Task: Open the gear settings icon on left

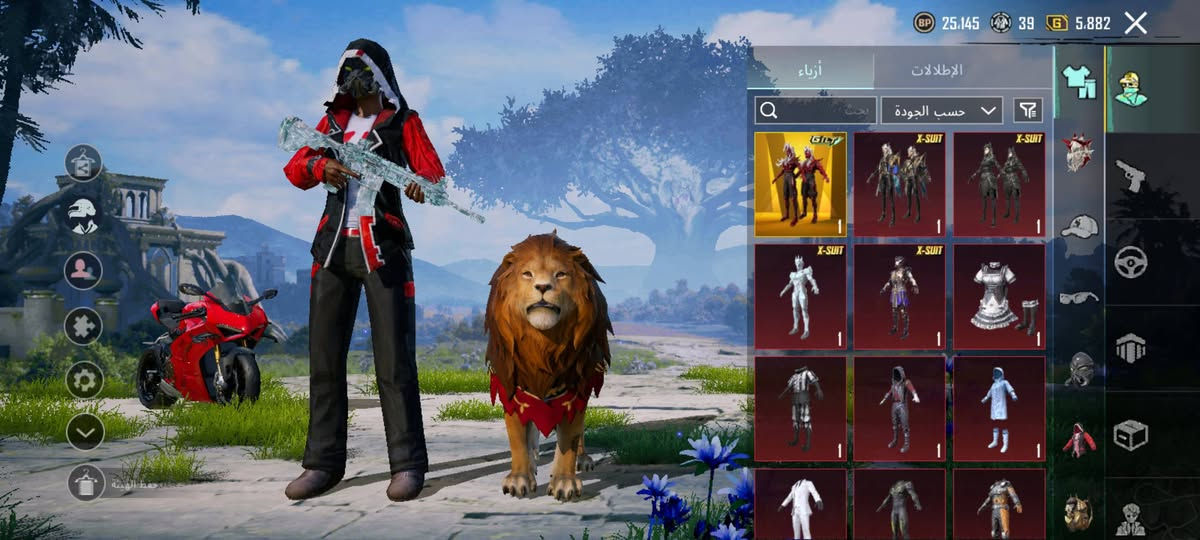Action: tap(85, 380)
